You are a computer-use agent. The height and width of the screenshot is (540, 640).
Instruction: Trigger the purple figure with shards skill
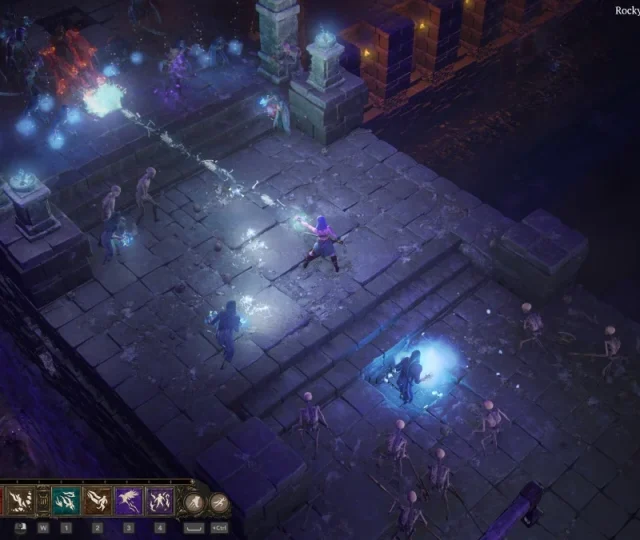160,501
